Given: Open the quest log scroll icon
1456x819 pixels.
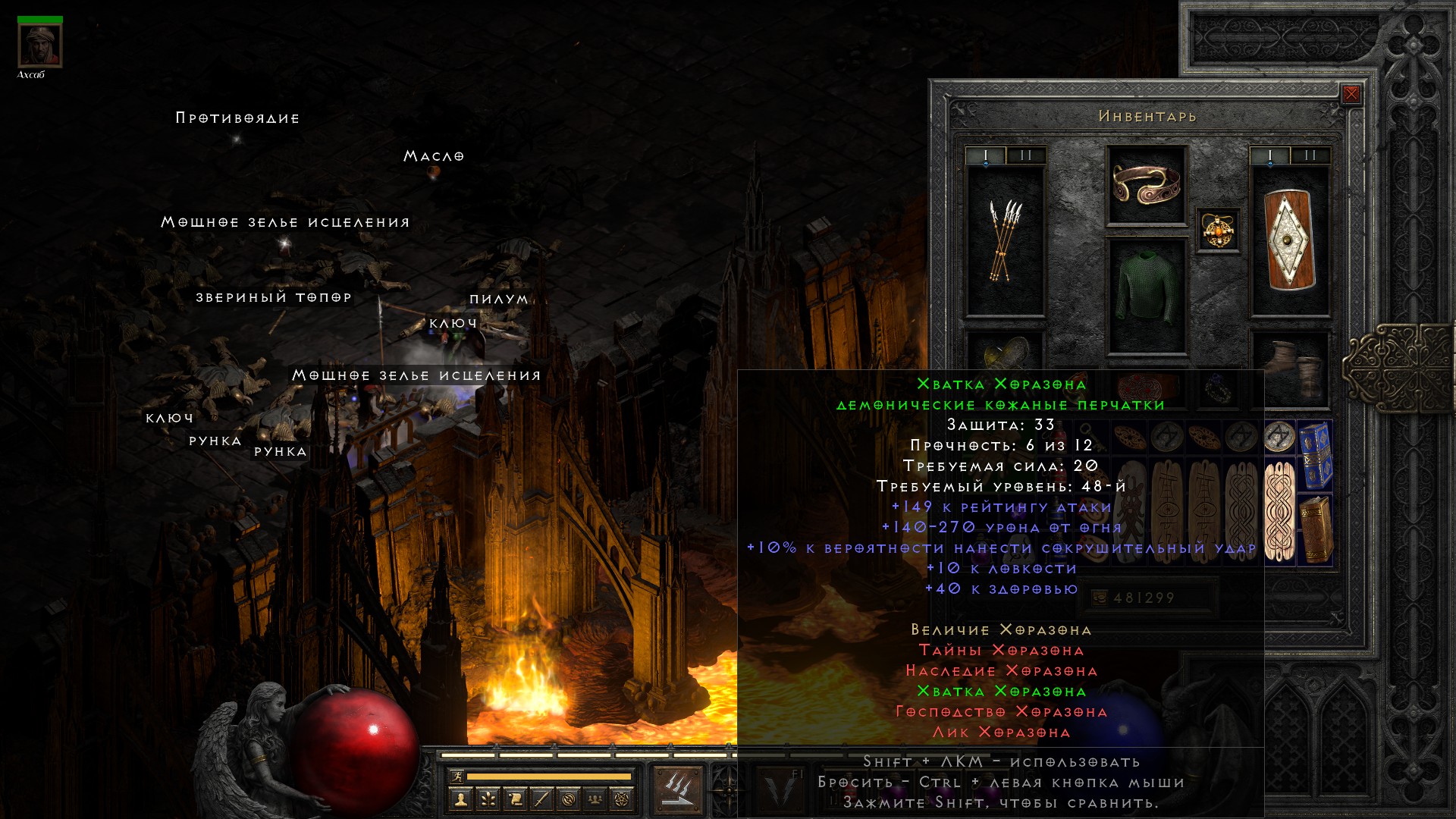Looking at the screenshot, I should coord(515,799).
